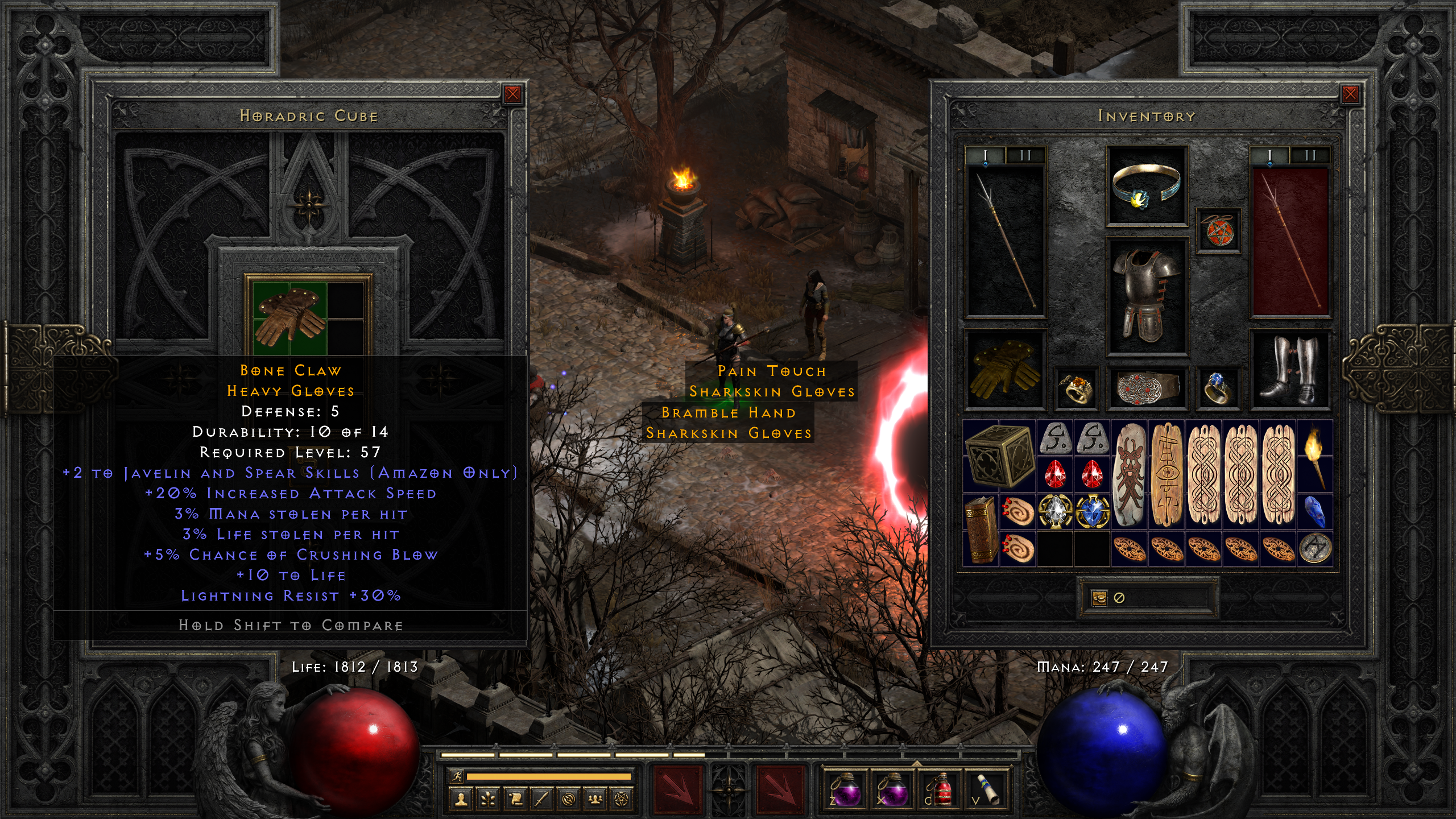The image size is (1456, 819).
Task: Click the pentagram amulet slot
Action: click(1218, 230)
